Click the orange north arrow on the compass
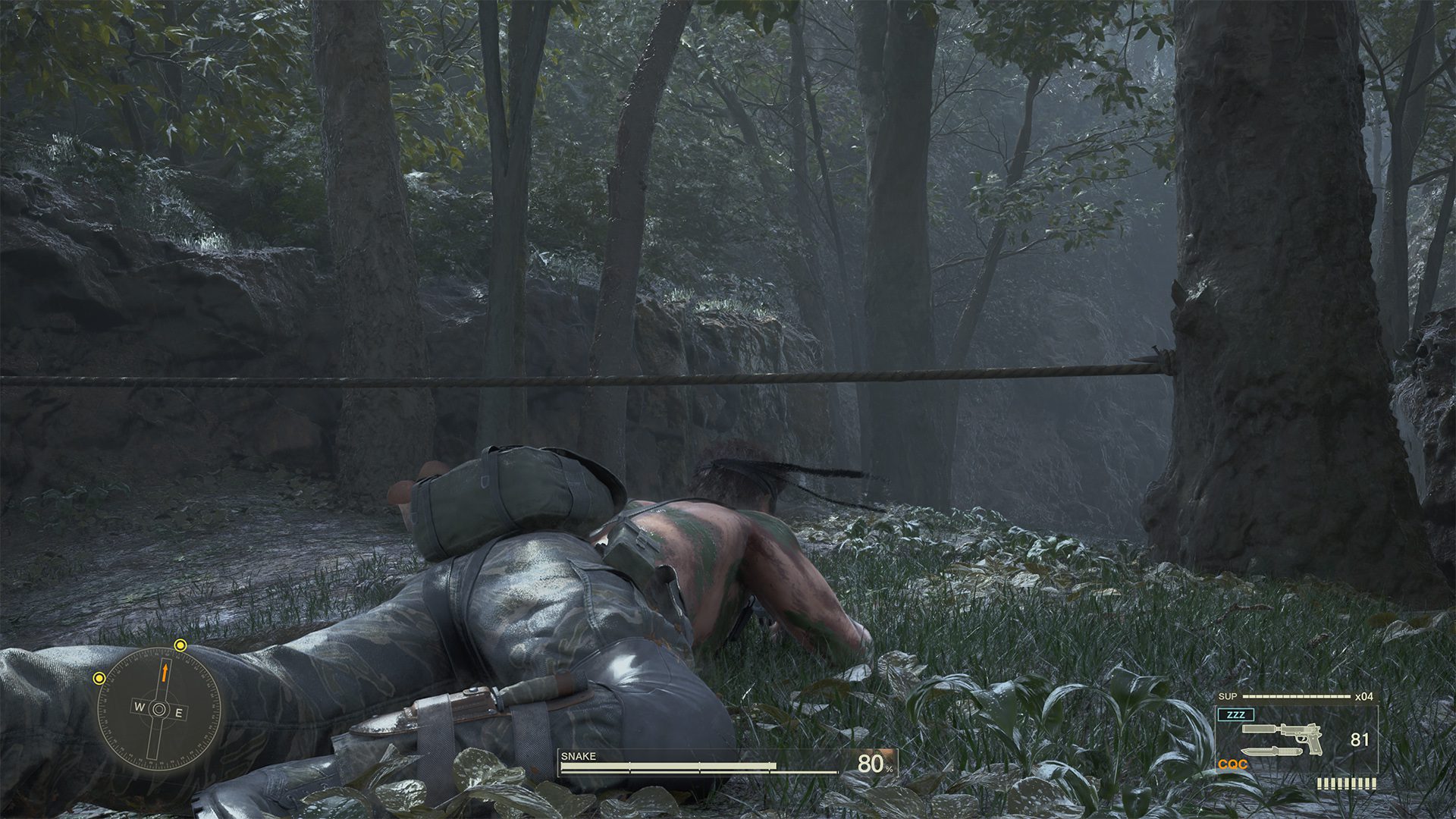This screenshot has height=819, width=1456. click(165, 673)
